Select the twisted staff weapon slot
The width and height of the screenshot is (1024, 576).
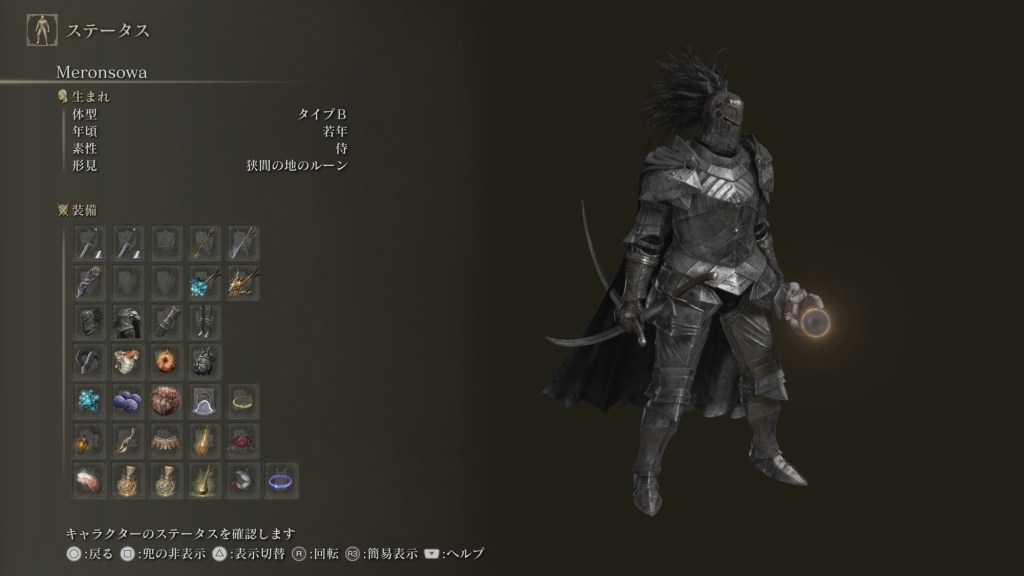(90, 282)
